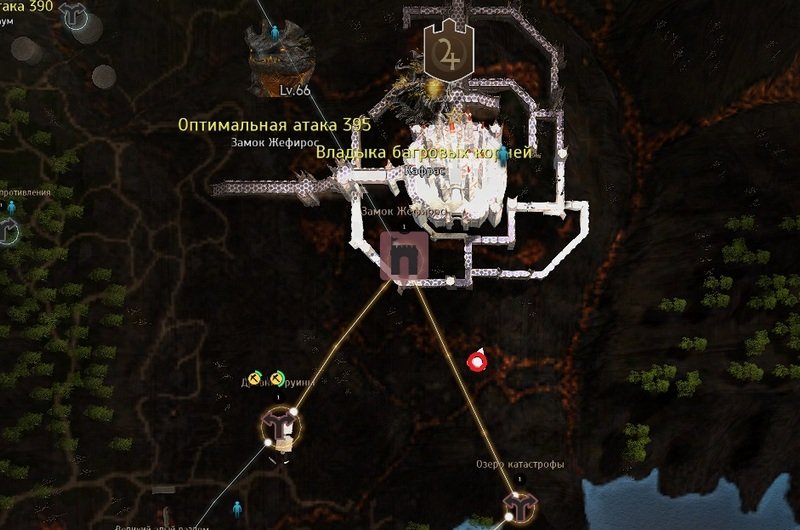Click the Замок Жефирос gate node icon
This screenshot has height=530, width=800.
point(406,257)
